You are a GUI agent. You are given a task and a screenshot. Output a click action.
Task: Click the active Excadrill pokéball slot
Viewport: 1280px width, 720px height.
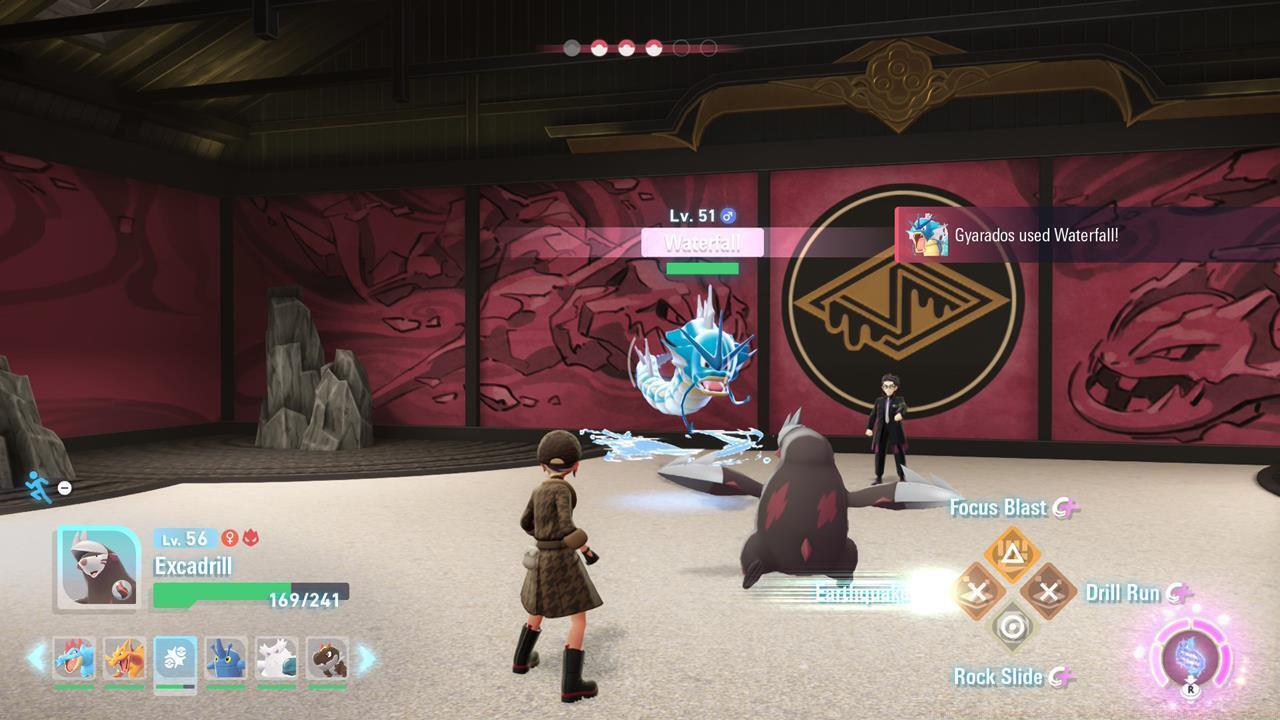click(x=174, y=658)
